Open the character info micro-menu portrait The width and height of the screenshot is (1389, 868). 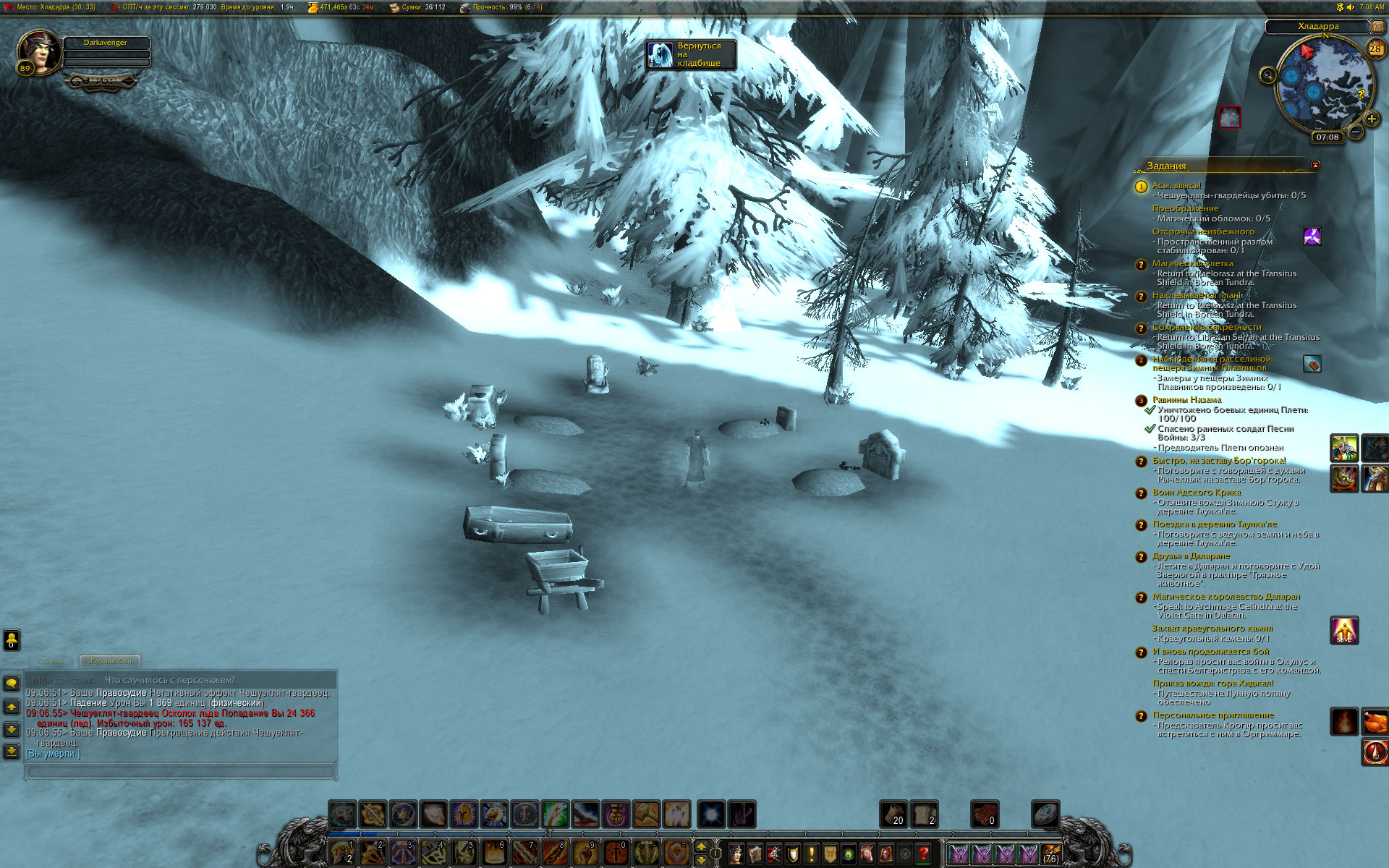coord(736,854)
